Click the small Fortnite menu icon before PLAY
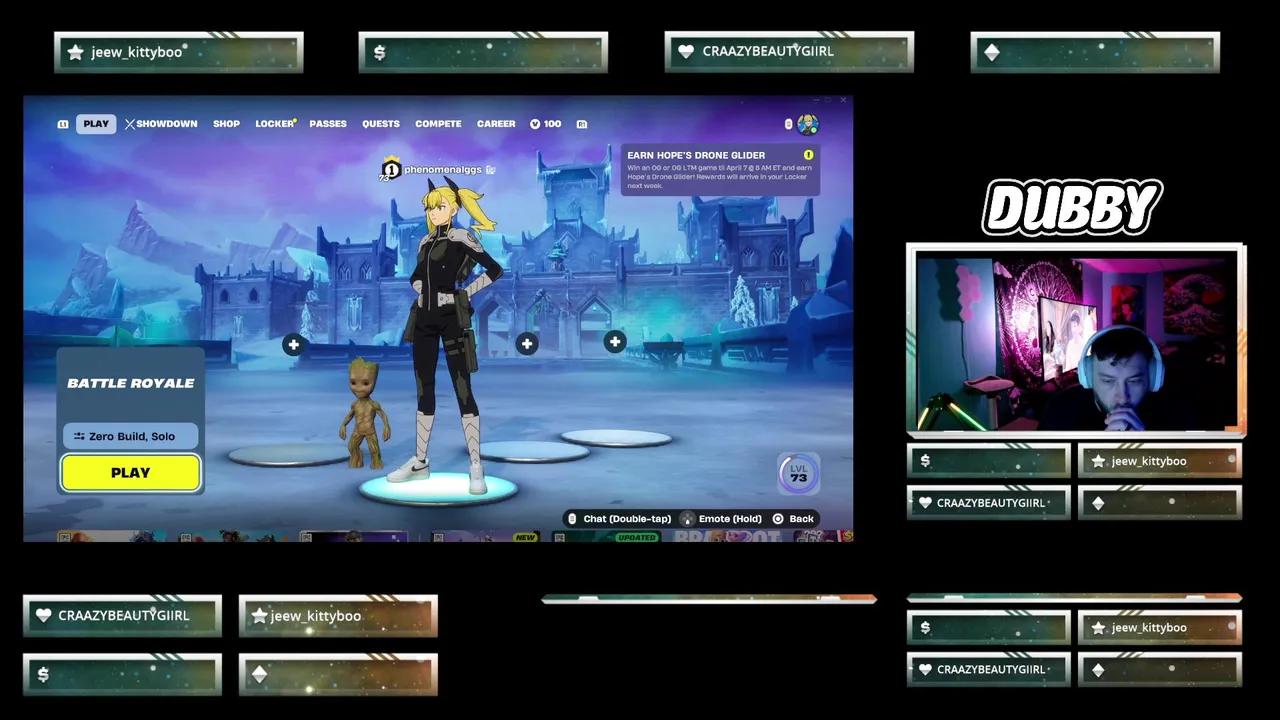 tap(62, 123)
